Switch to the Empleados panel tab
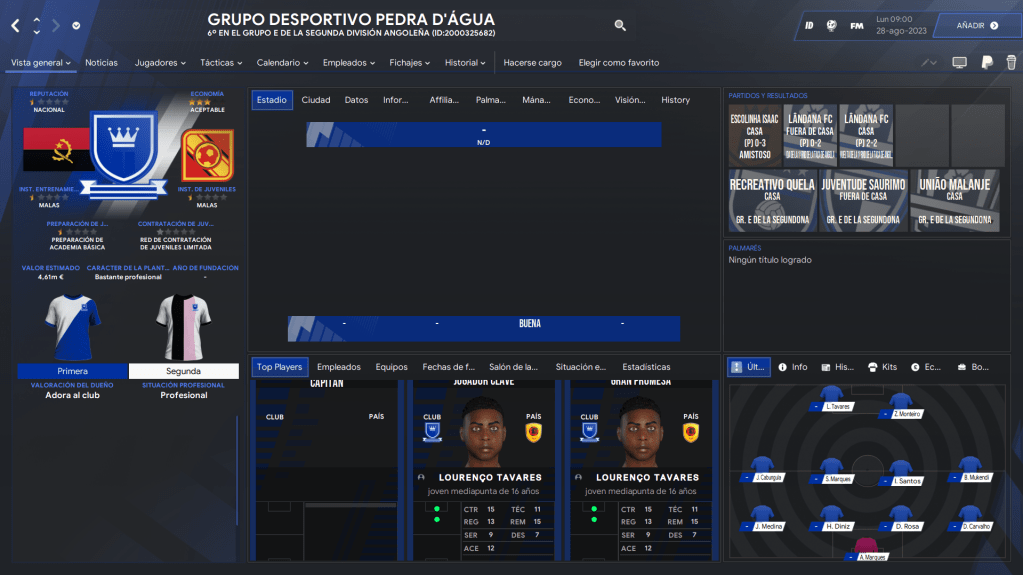This screenshot has width=1023, height=575. [x=338, y=367]
